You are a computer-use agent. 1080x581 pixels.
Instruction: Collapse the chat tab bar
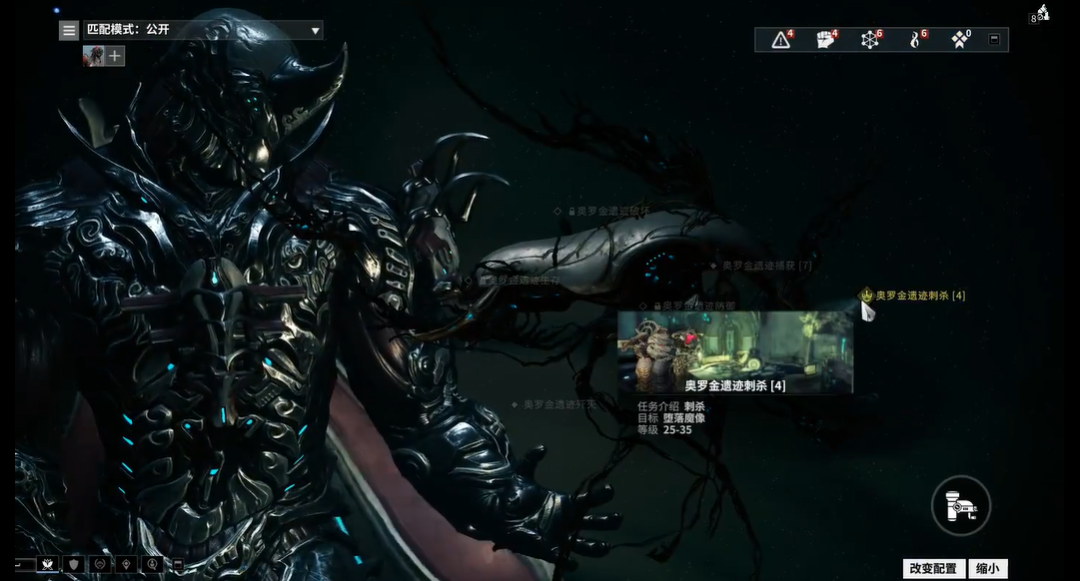[x=177, y=564]
